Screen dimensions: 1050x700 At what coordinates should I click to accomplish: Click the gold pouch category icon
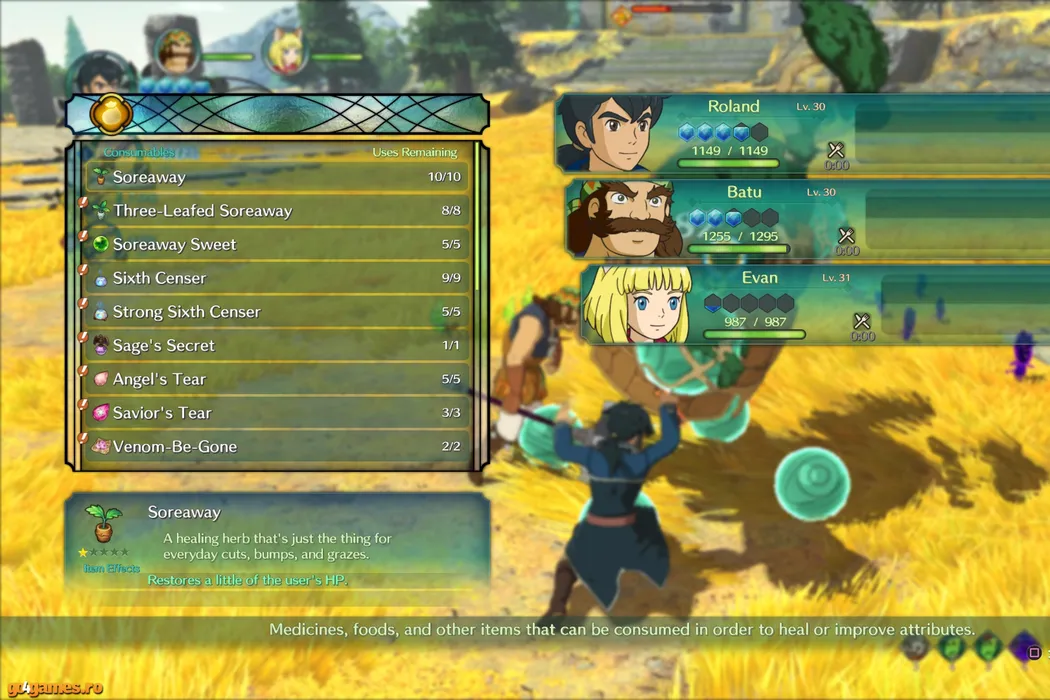(110, 113)
